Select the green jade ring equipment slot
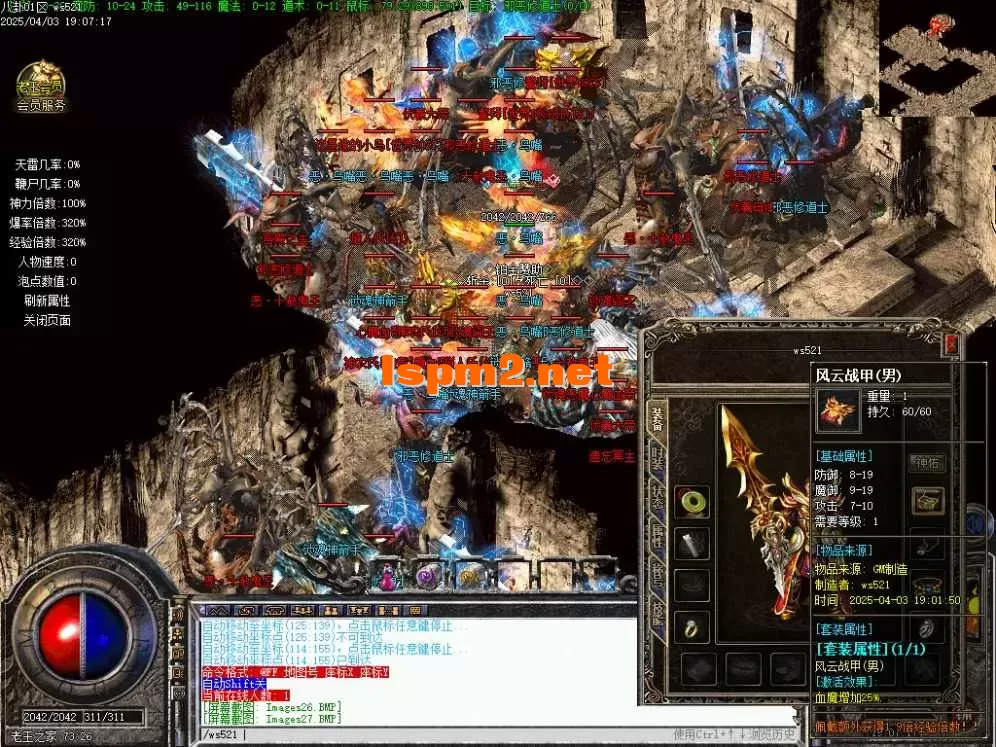This screenshot has height=747, width=996. tap(691, 502)
